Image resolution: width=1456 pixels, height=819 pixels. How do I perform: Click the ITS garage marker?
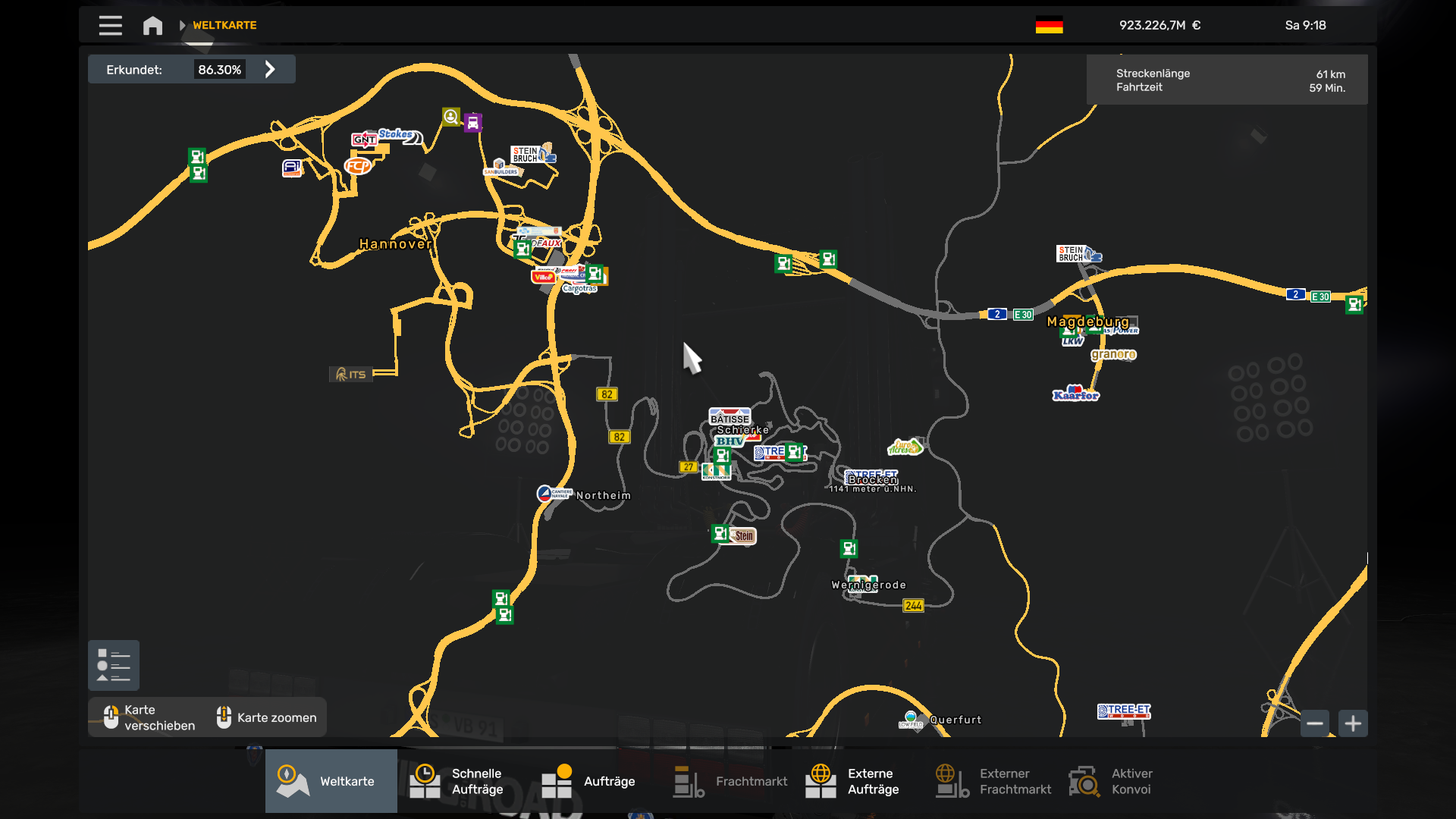coord(351,373)
